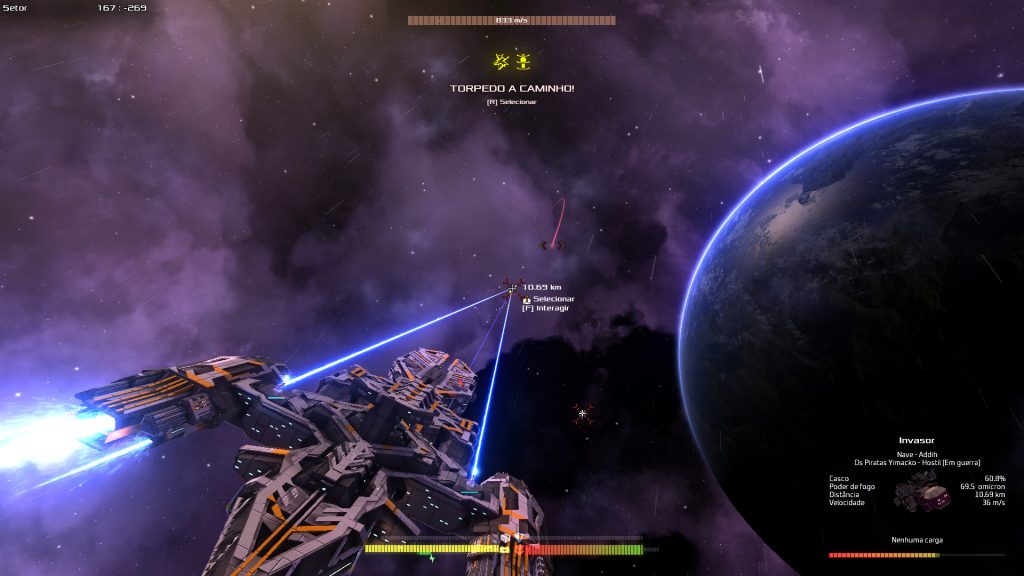Image resolution: width=1024 pixels, height=576 pixels.
Task: Click the Invasor ship thumbnail in target panel
Action: tap(923, 491)
